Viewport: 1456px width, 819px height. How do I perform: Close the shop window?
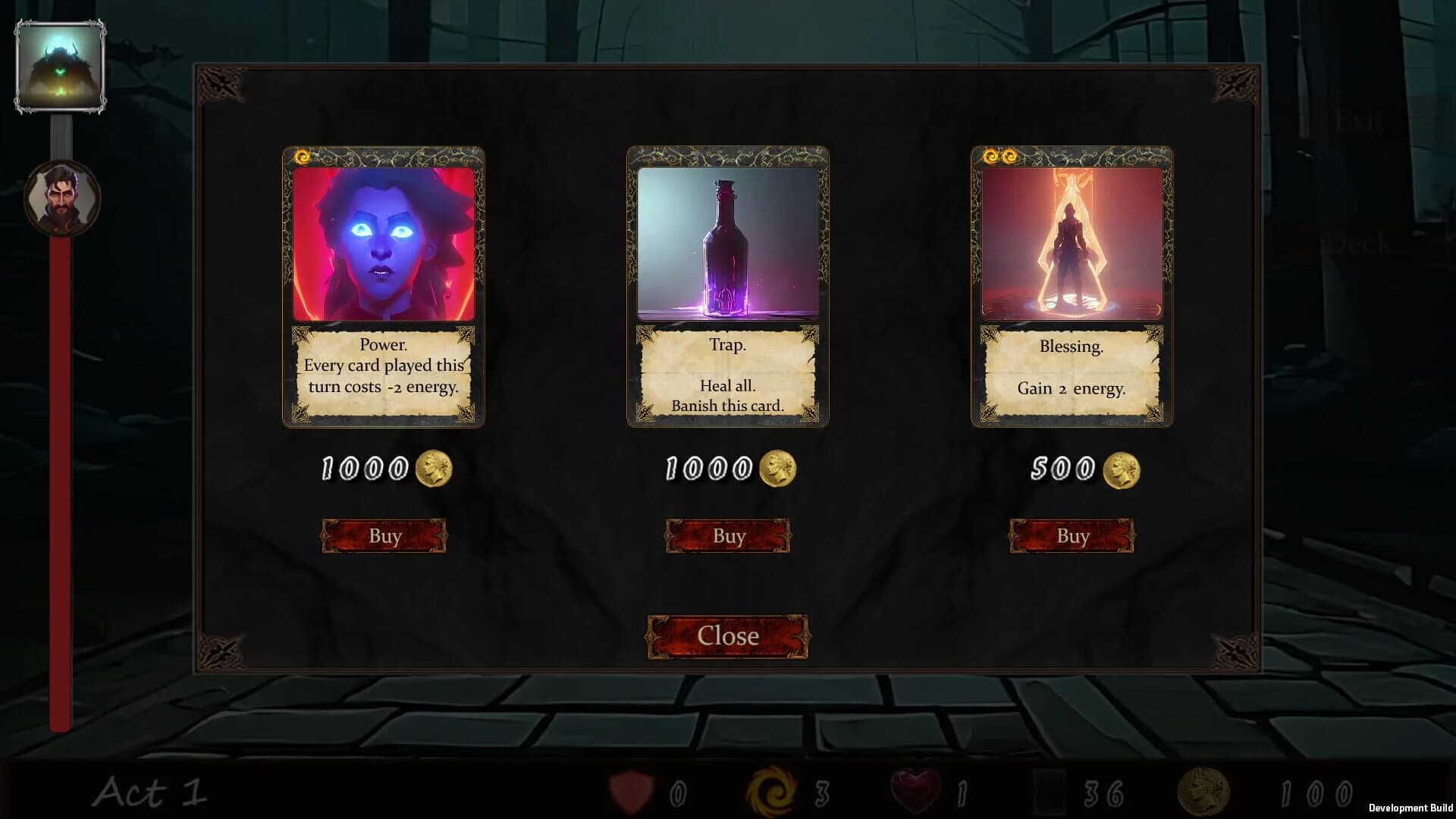click(x=727, y=635)
